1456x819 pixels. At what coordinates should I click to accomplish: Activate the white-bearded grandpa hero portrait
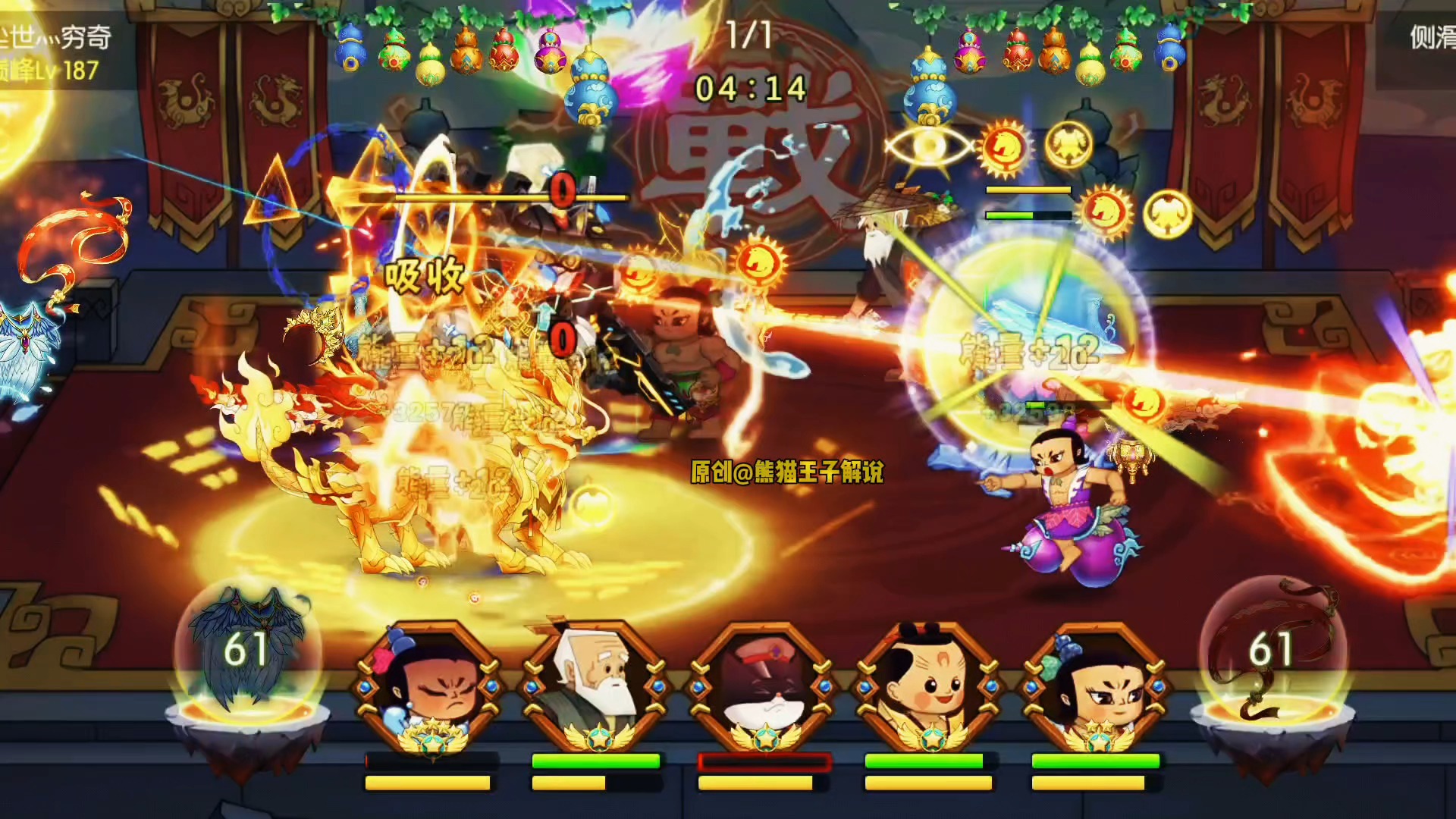(x=595, y=688)
